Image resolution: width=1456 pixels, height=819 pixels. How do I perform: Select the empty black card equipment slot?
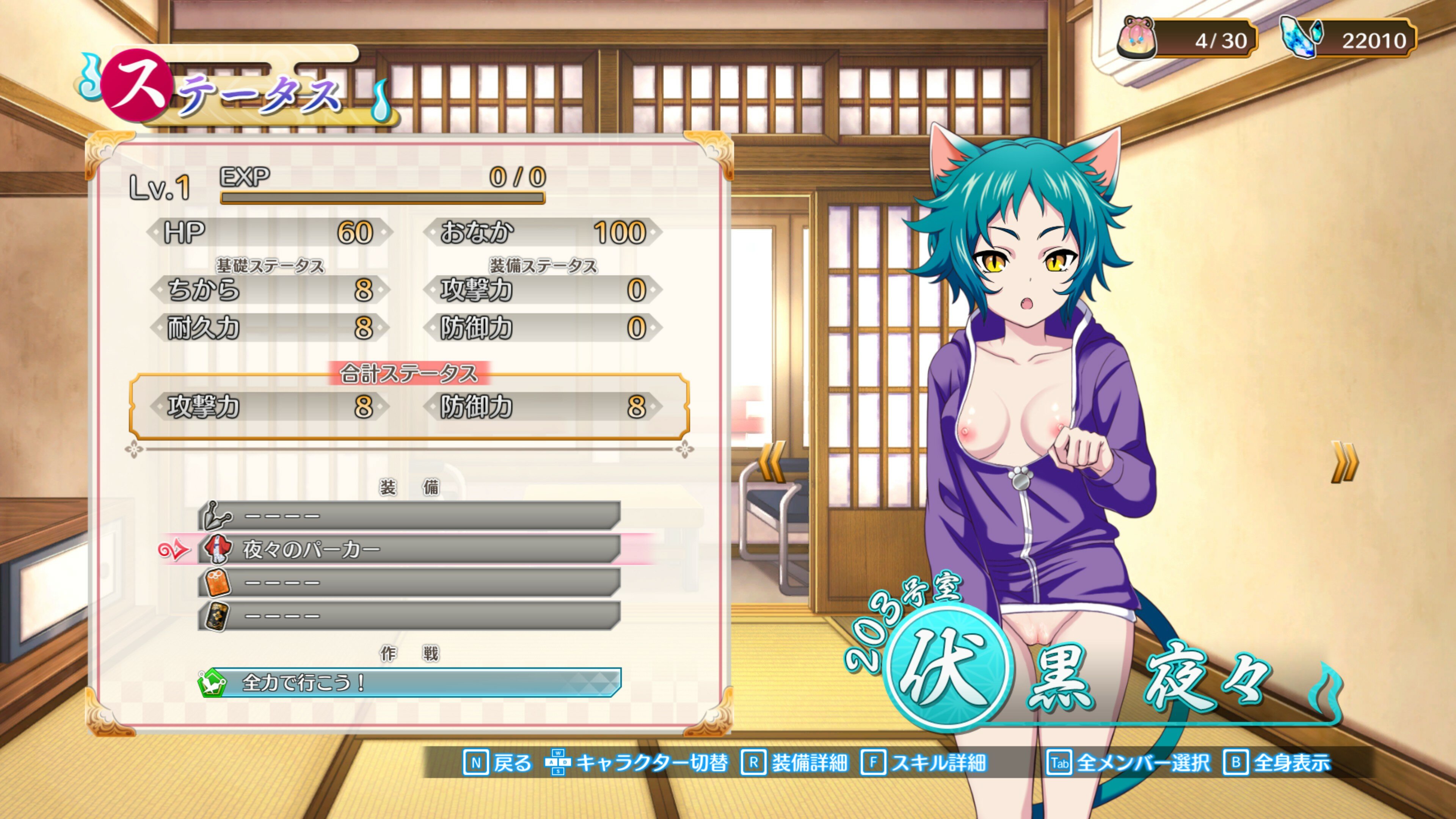click(409, 615)
